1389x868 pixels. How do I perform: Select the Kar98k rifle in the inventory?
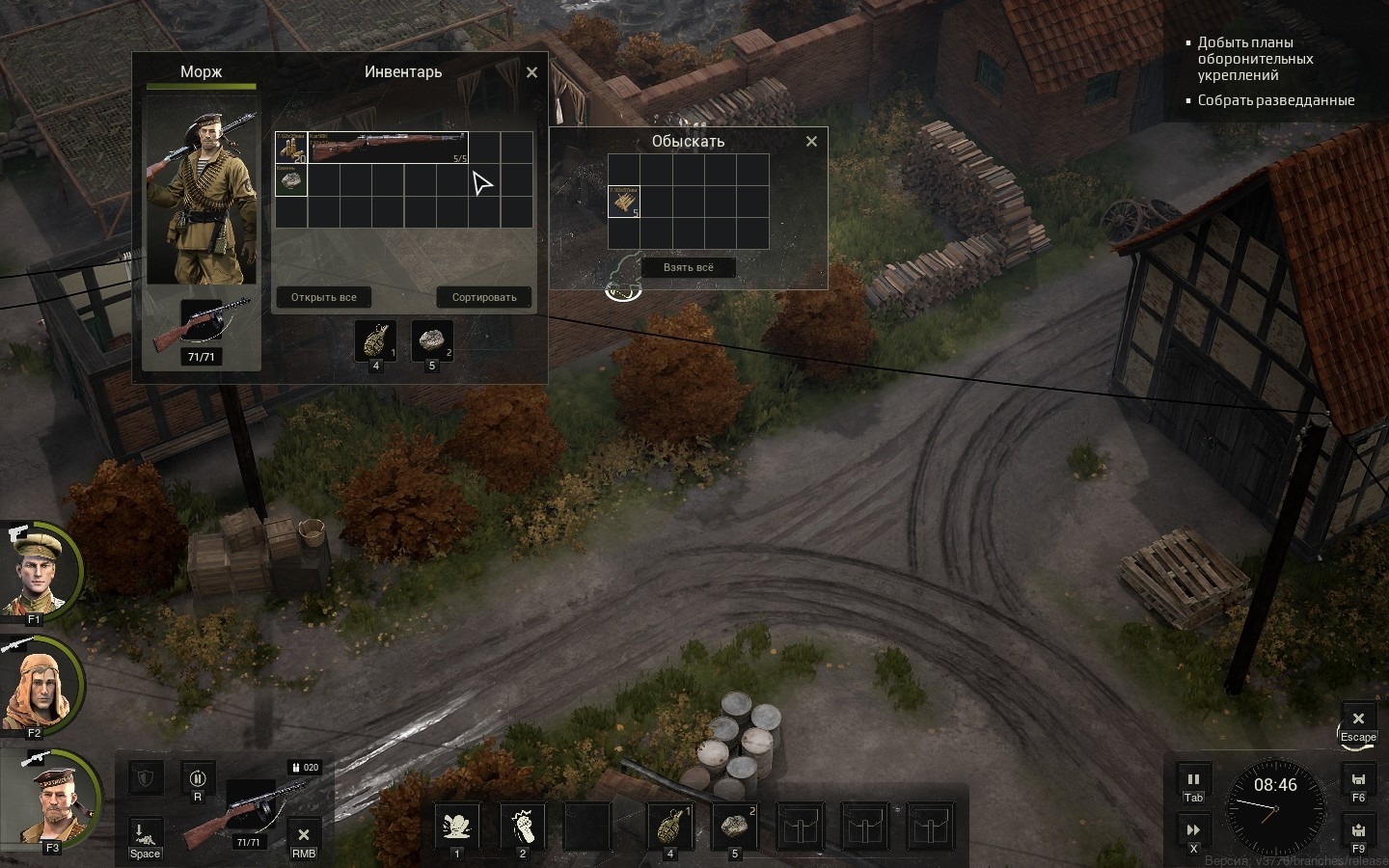[x=387, y=148]
